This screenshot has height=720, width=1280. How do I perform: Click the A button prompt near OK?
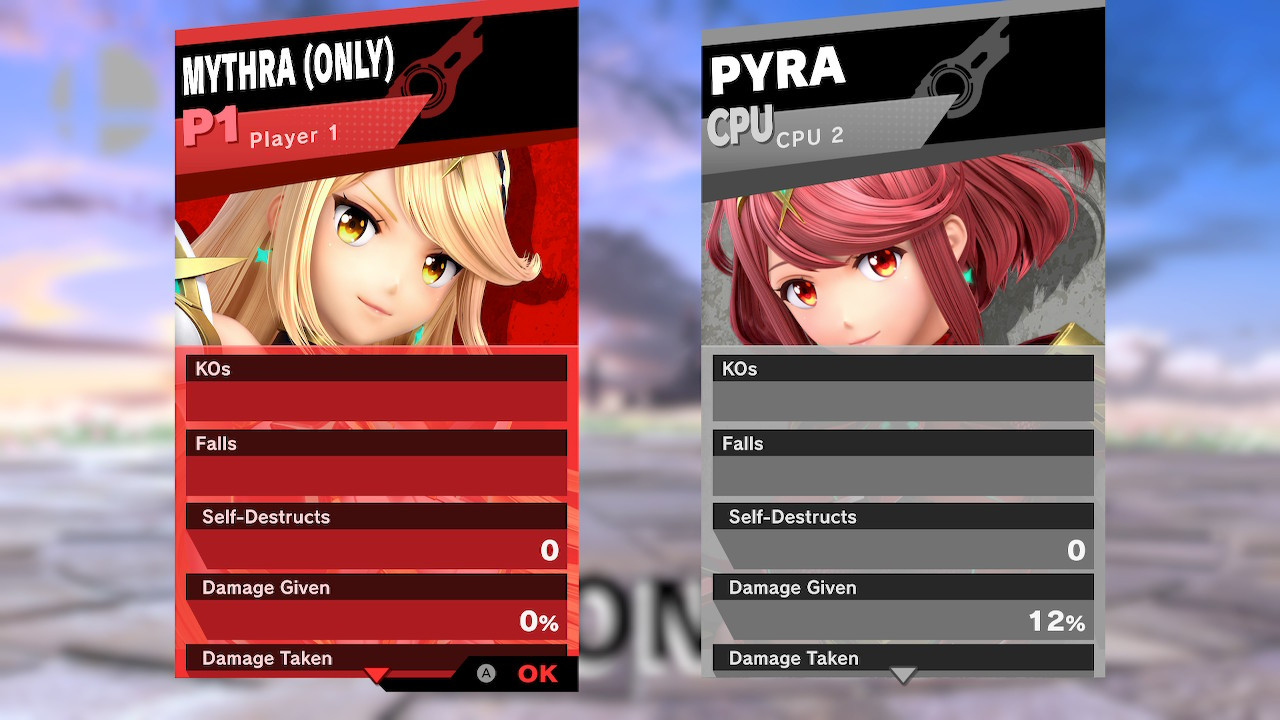click(x=487, y=674)
